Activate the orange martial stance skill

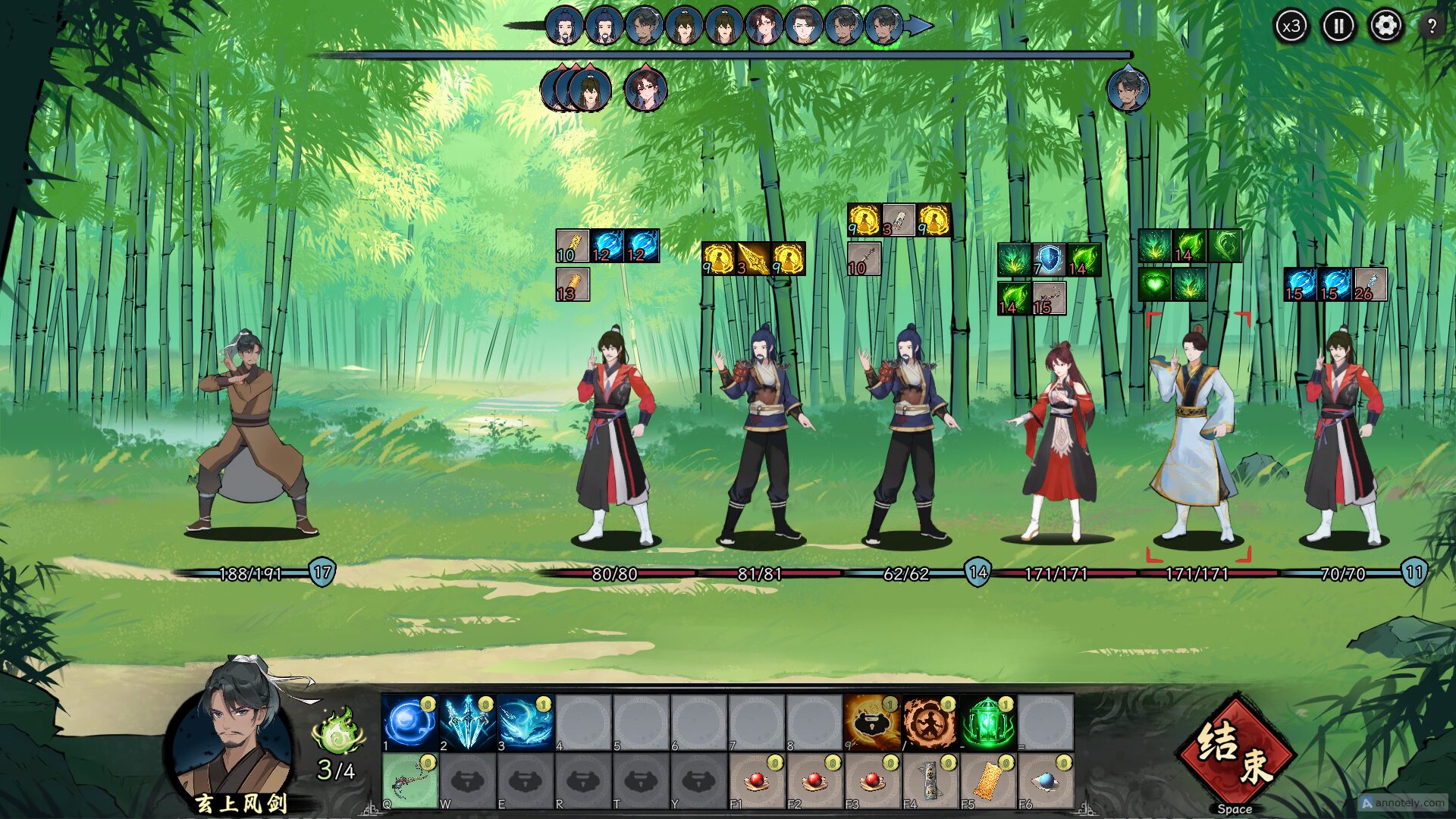929,723
